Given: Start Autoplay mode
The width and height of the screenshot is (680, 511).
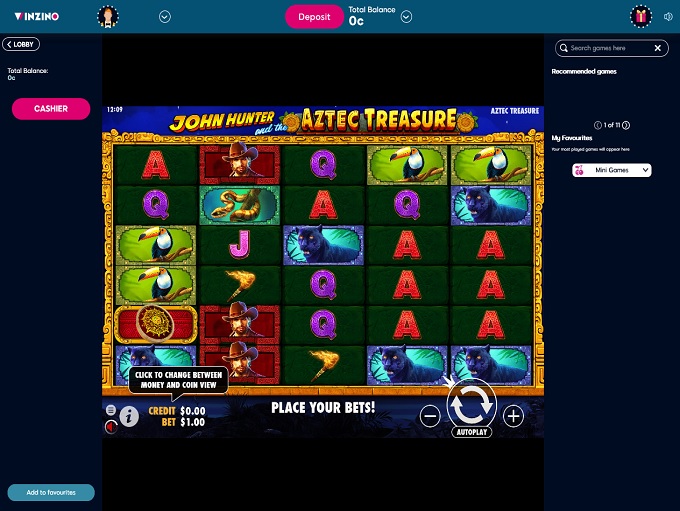Looking at the screenshot, I should pos(470,434).
